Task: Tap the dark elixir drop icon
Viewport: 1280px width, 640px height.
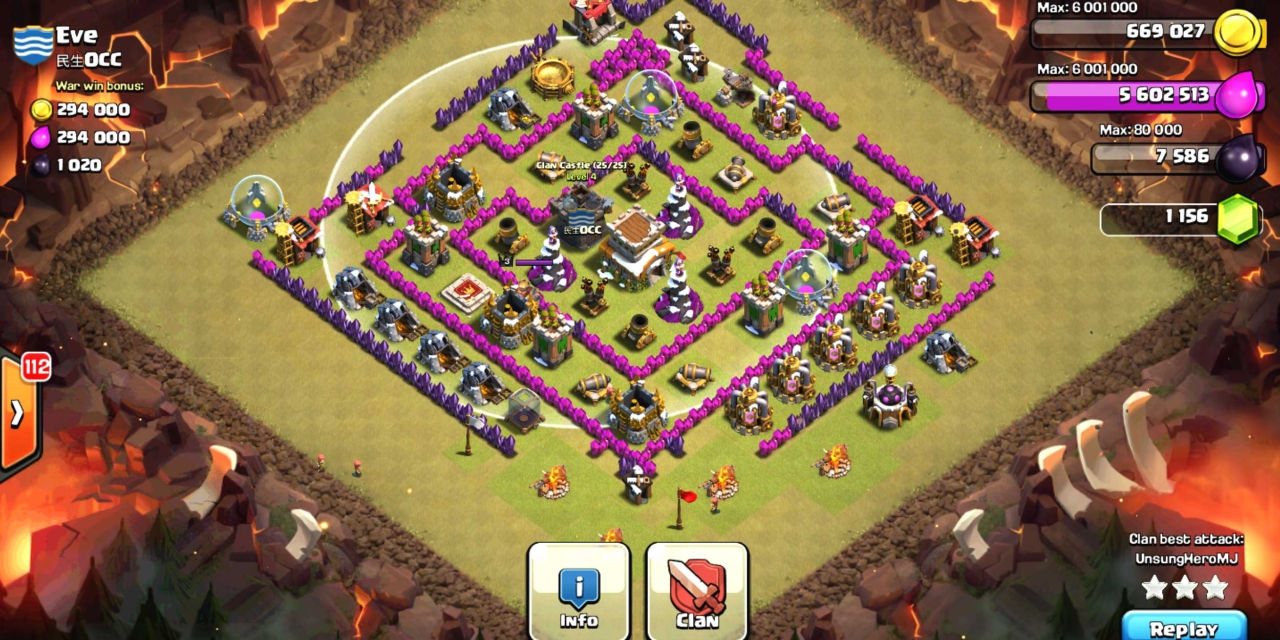Action: (1238, 157)
